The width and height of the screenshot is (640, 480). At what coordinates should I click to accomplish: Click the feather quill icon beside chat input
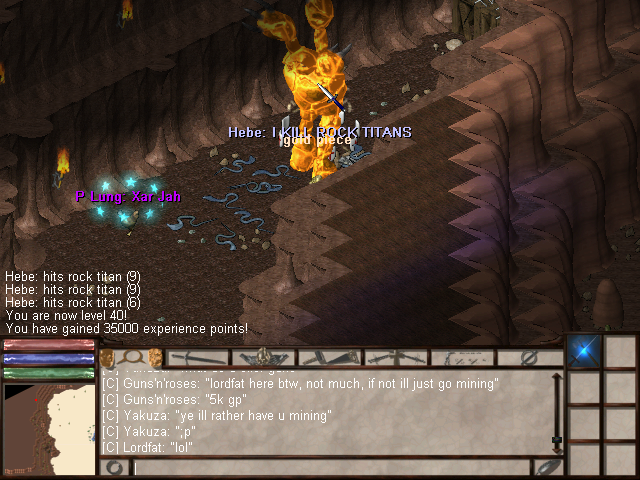pos(547,467)
